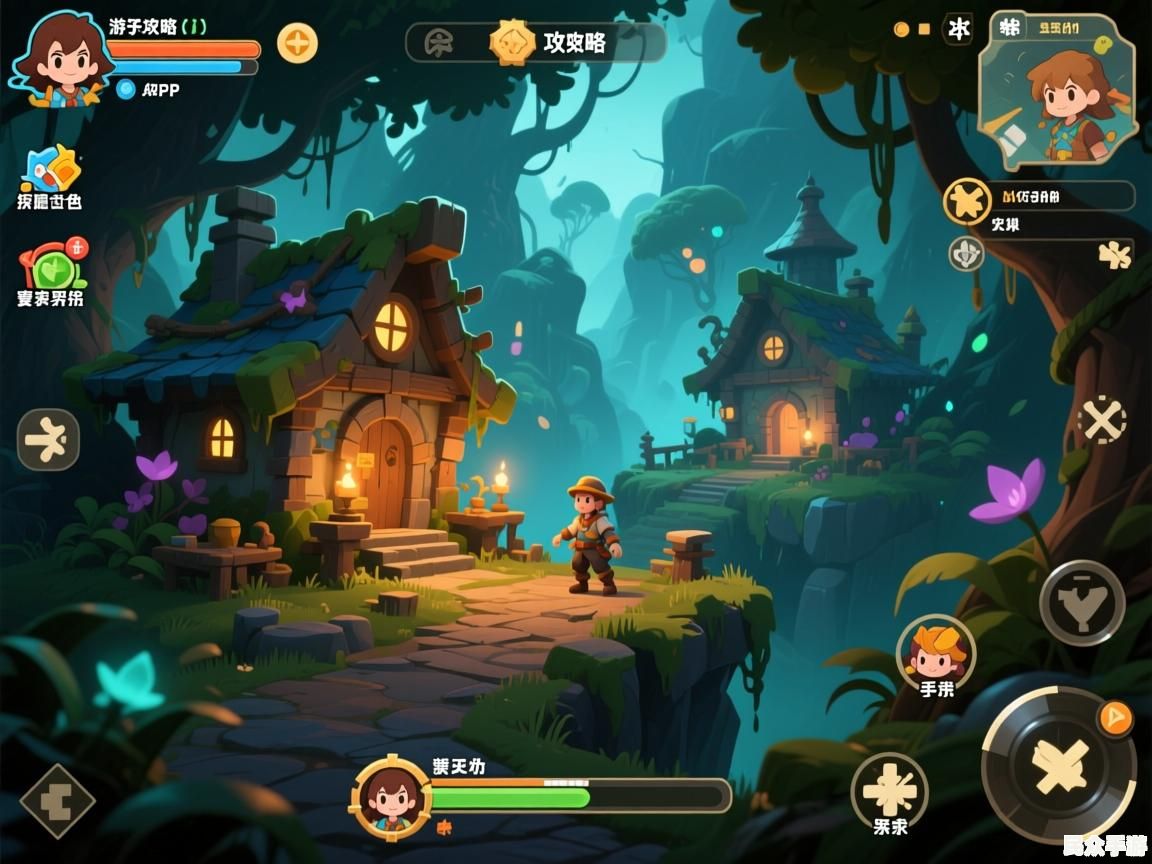Open the player avatar portrait profile
Viewport: 1152px width, 864px height.
coord(60,60)
